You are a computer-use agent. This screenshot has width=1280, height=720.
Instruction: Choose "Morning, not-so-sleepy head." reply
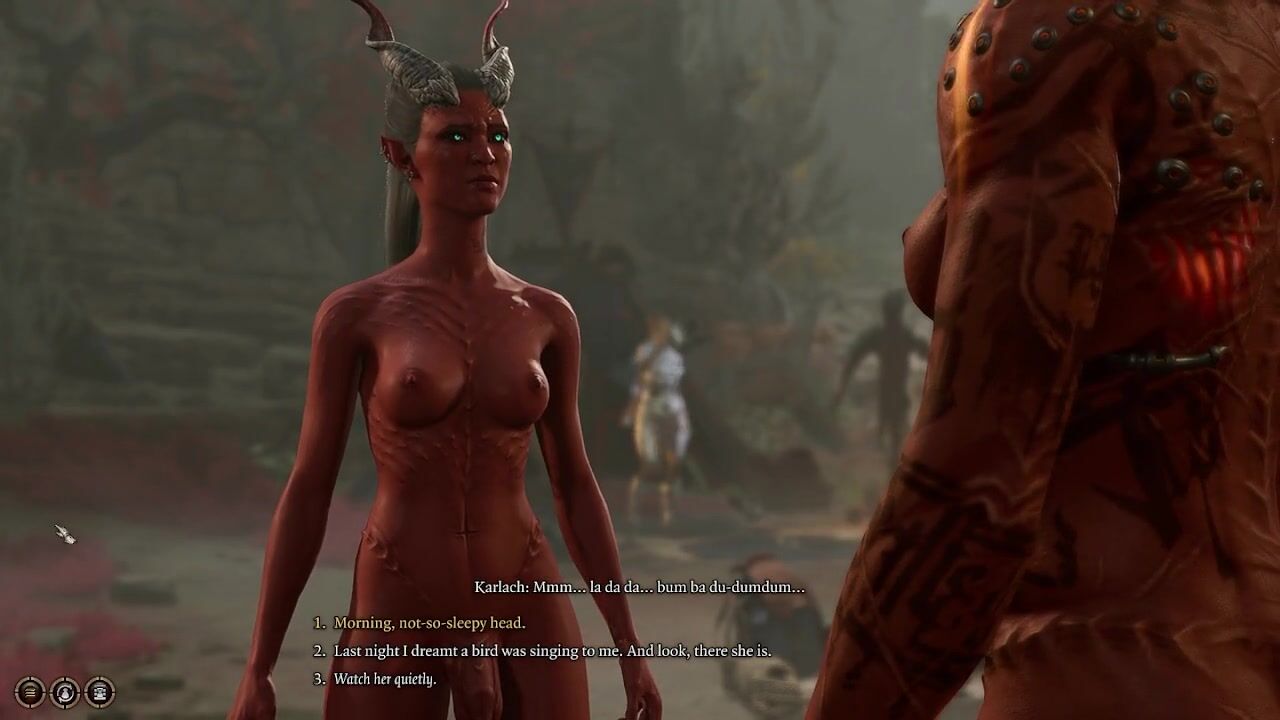pos(429,623)
